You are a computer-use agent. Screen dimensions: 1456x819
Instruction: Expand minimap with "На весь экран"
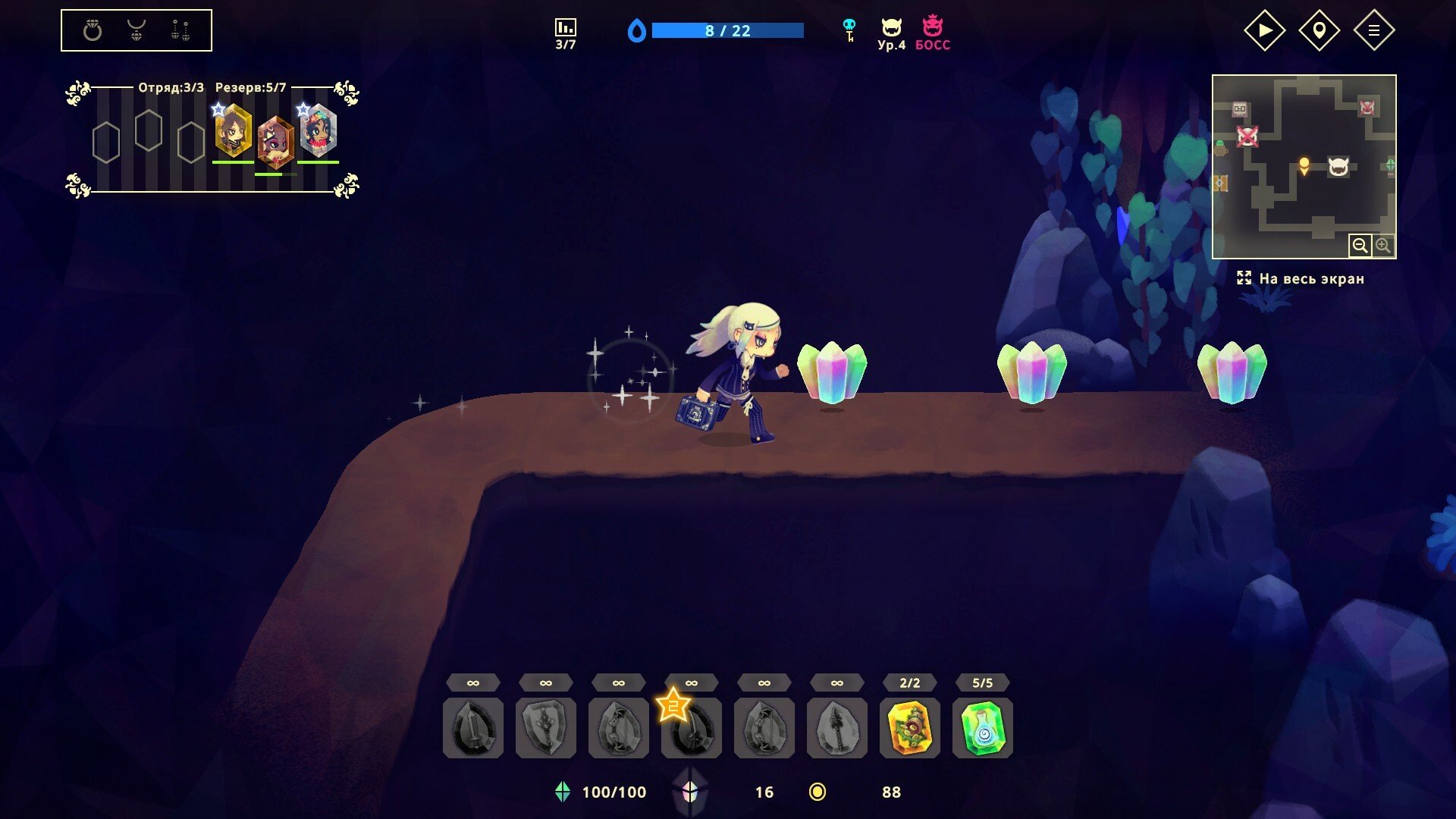pos(1301,278)
